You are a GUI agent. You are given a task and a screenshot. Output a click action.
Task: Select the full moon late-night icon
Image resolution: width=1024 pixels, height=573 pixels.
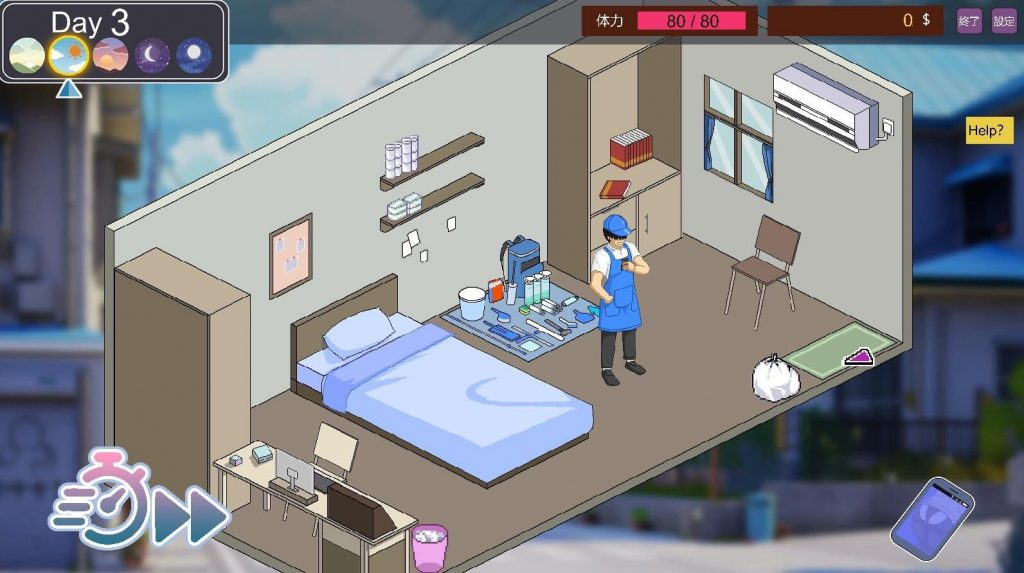tap(194, 55)
